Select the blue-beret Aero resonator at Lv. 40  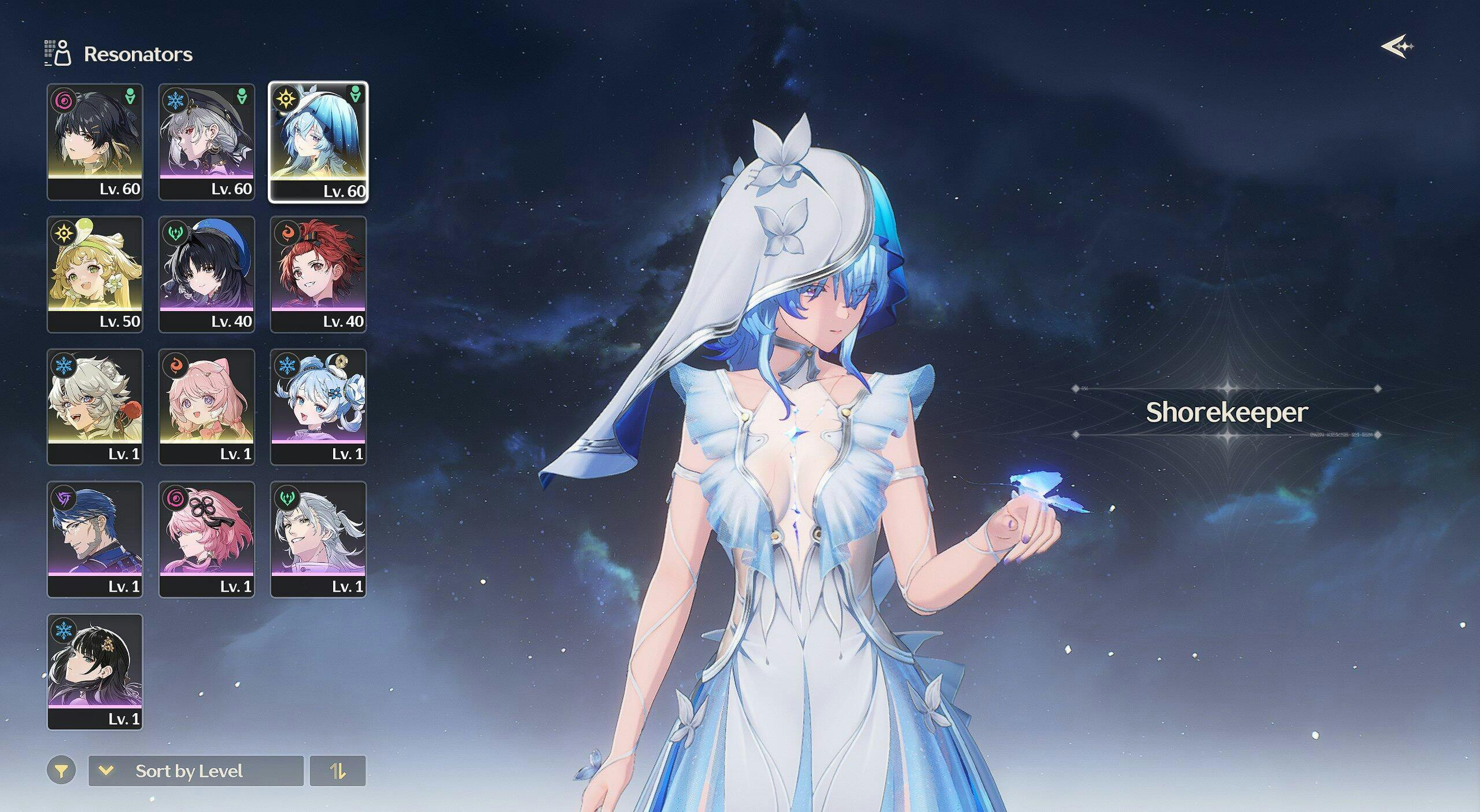[206, 274]
